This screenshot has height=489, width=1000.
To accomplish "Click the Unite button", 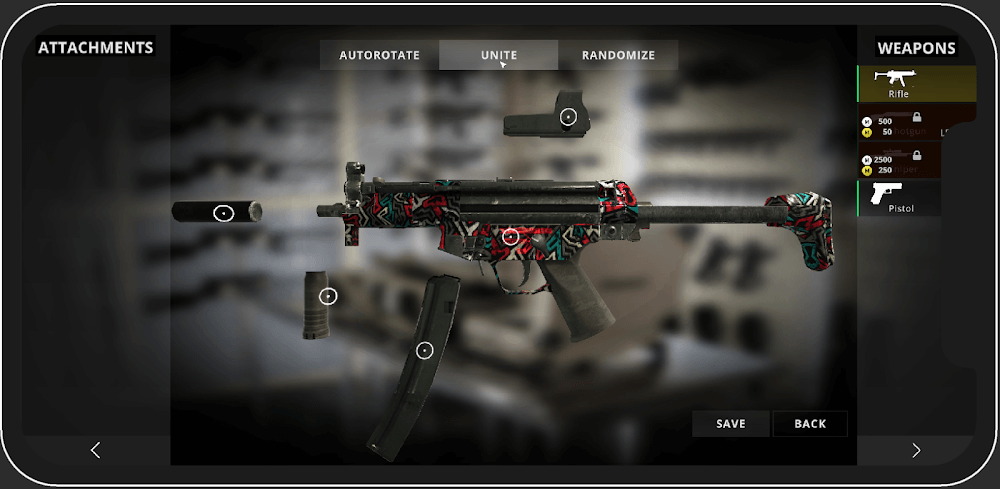I will [x=498, y=55].
